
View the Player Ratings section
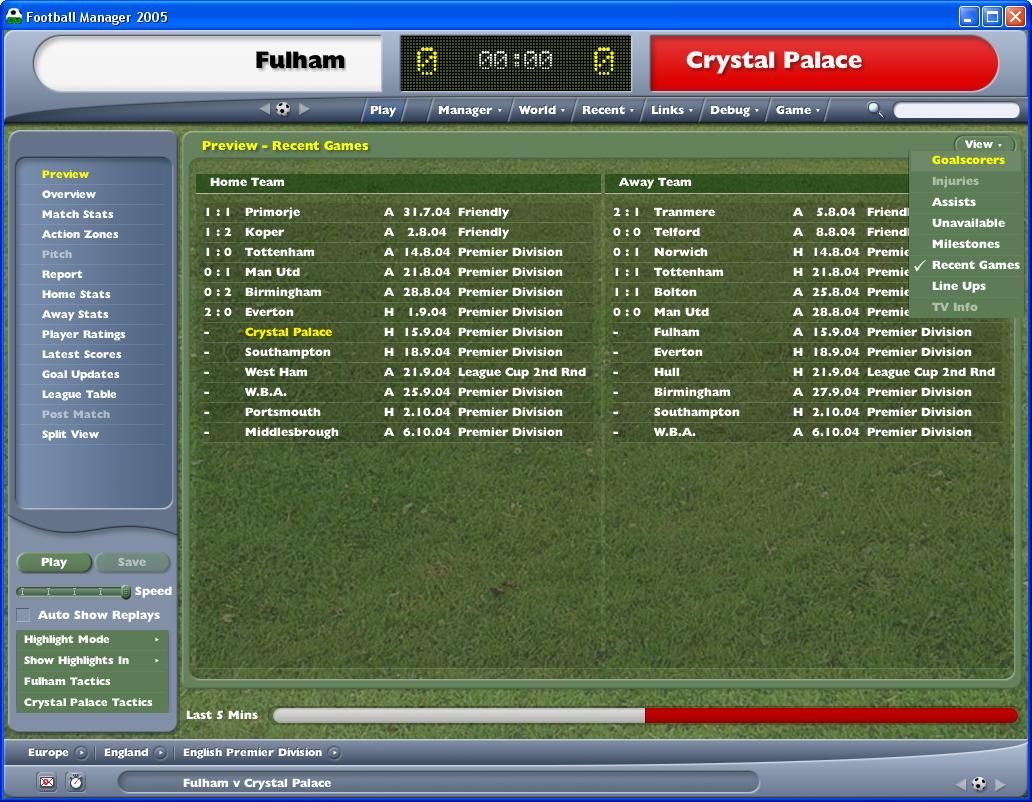(x=83, y=334)
